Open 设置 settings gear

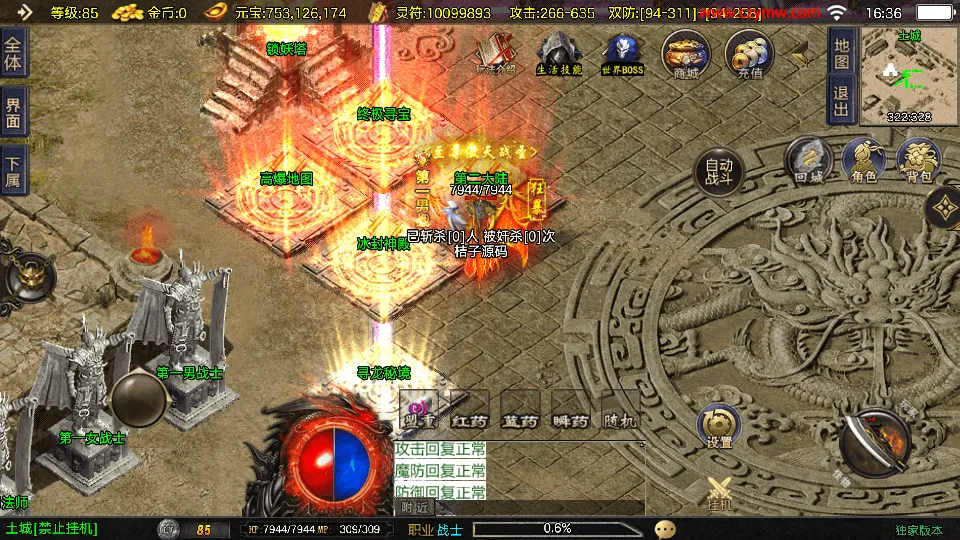coord(718,426)
